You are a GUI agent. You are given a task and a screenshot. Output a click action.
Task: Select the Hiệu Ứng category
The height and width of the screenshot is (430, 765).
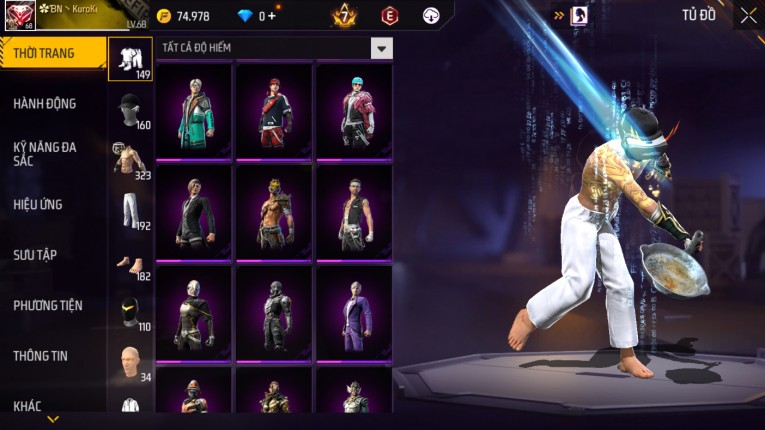(x=38, y=204)
